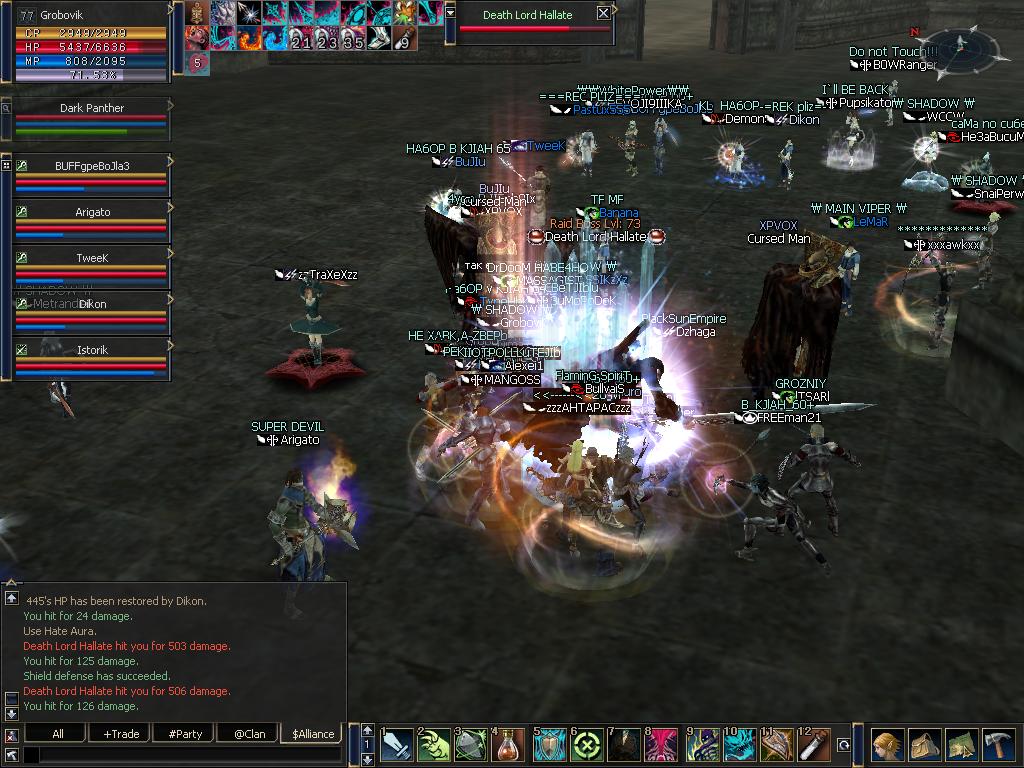The image size is (1024, 768).
Task: Open the +Trade chat tab
Action: point(121,734)
